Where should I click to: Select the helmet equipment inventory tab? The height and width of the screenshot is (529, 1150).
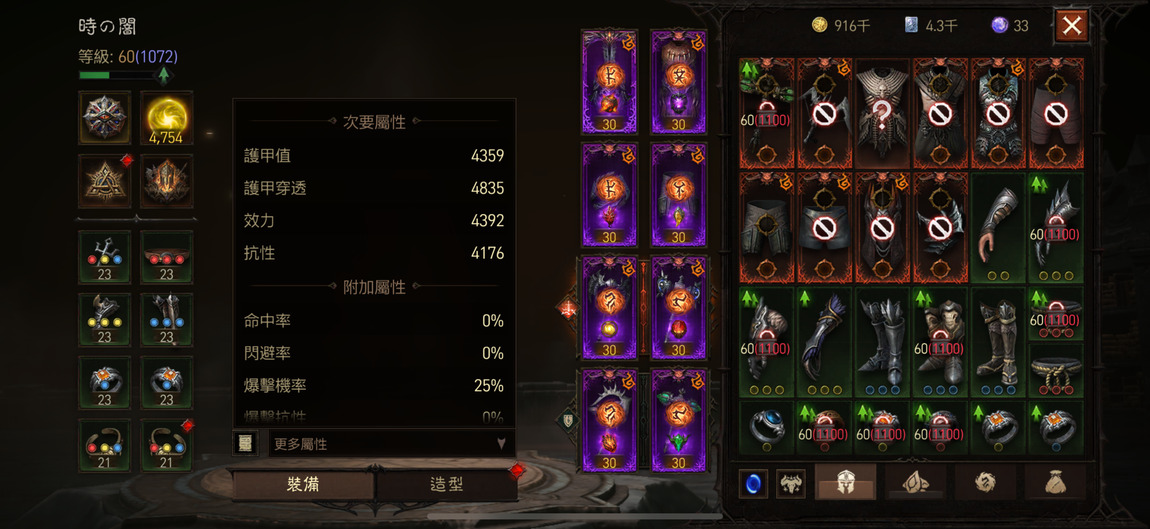(845, 482)
